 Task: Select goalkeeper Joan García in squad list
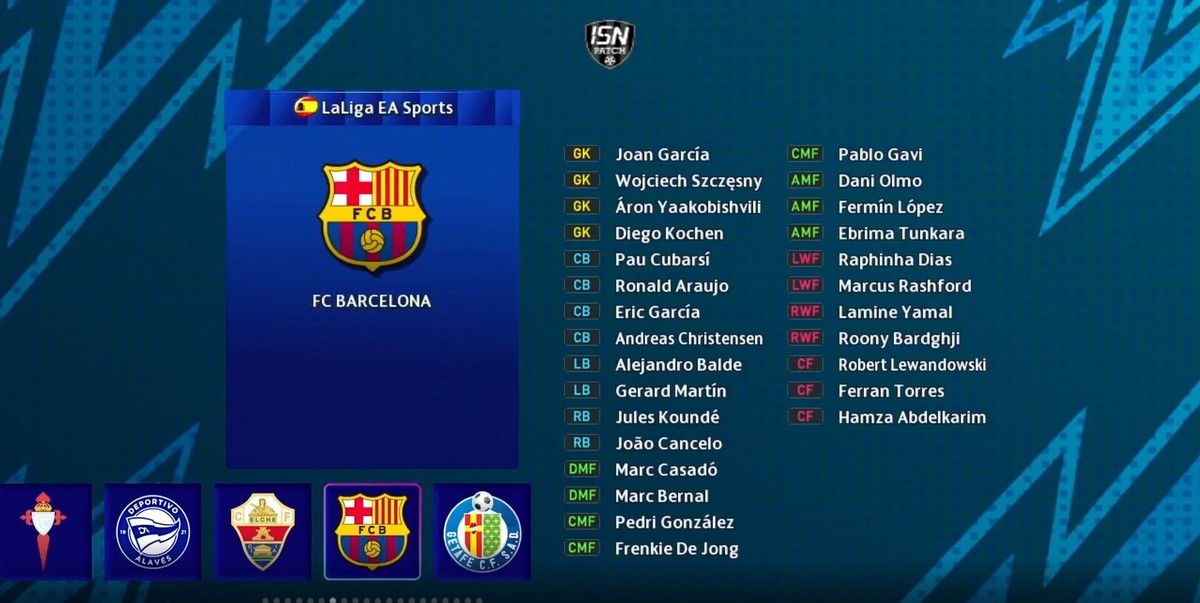pos(662,154)
